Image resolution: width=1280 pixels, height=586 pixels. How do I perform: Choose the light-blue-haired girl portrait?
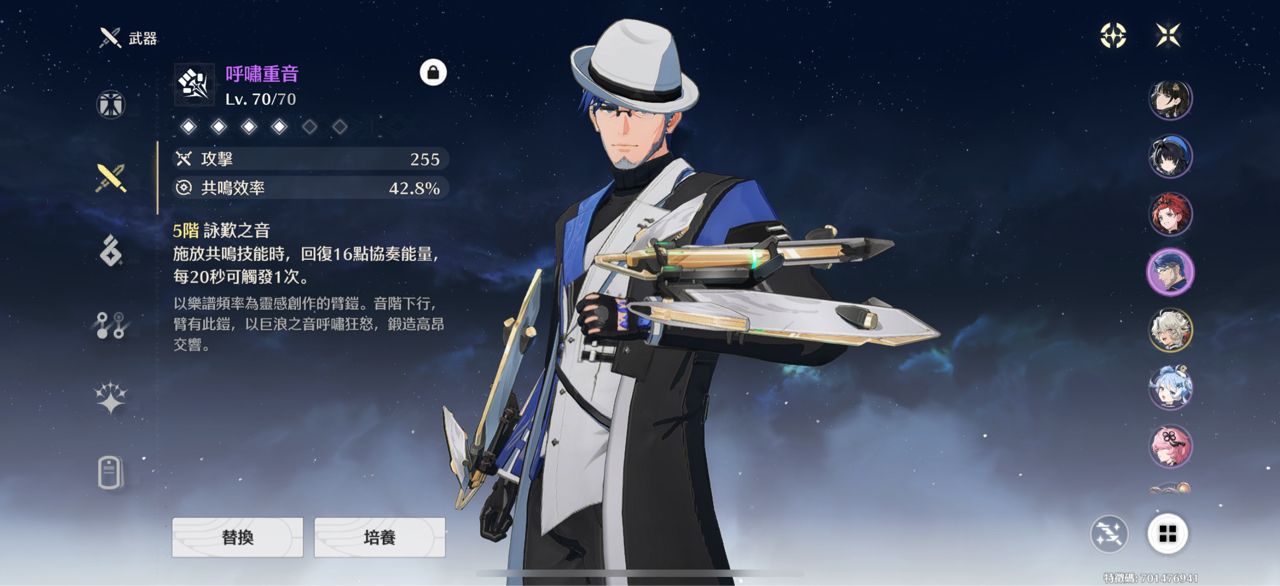tap(1170, 387)
